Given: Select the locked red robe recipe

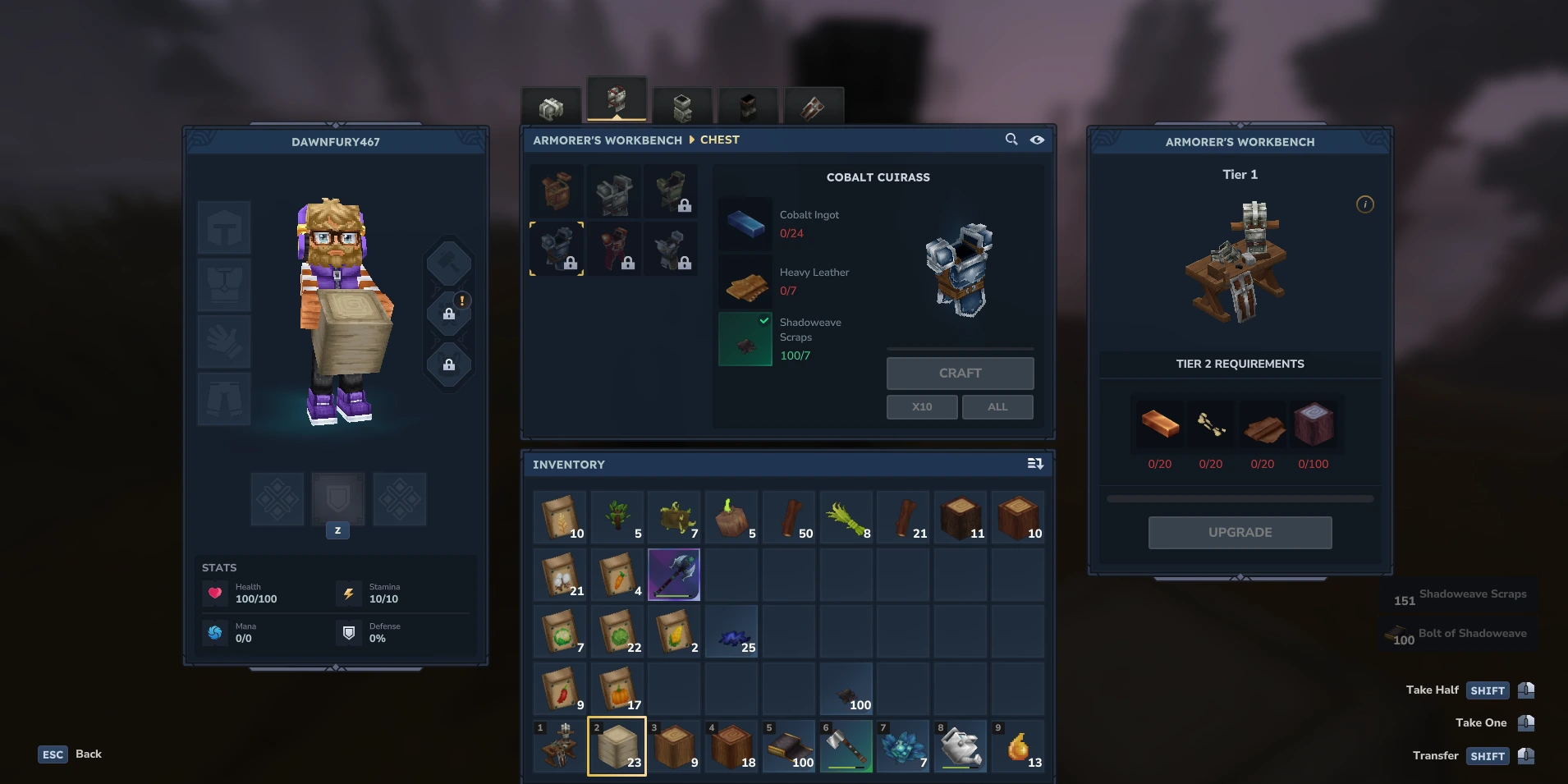Looking at the screenshot, I should pyautogui.click(x=614, y=249).
